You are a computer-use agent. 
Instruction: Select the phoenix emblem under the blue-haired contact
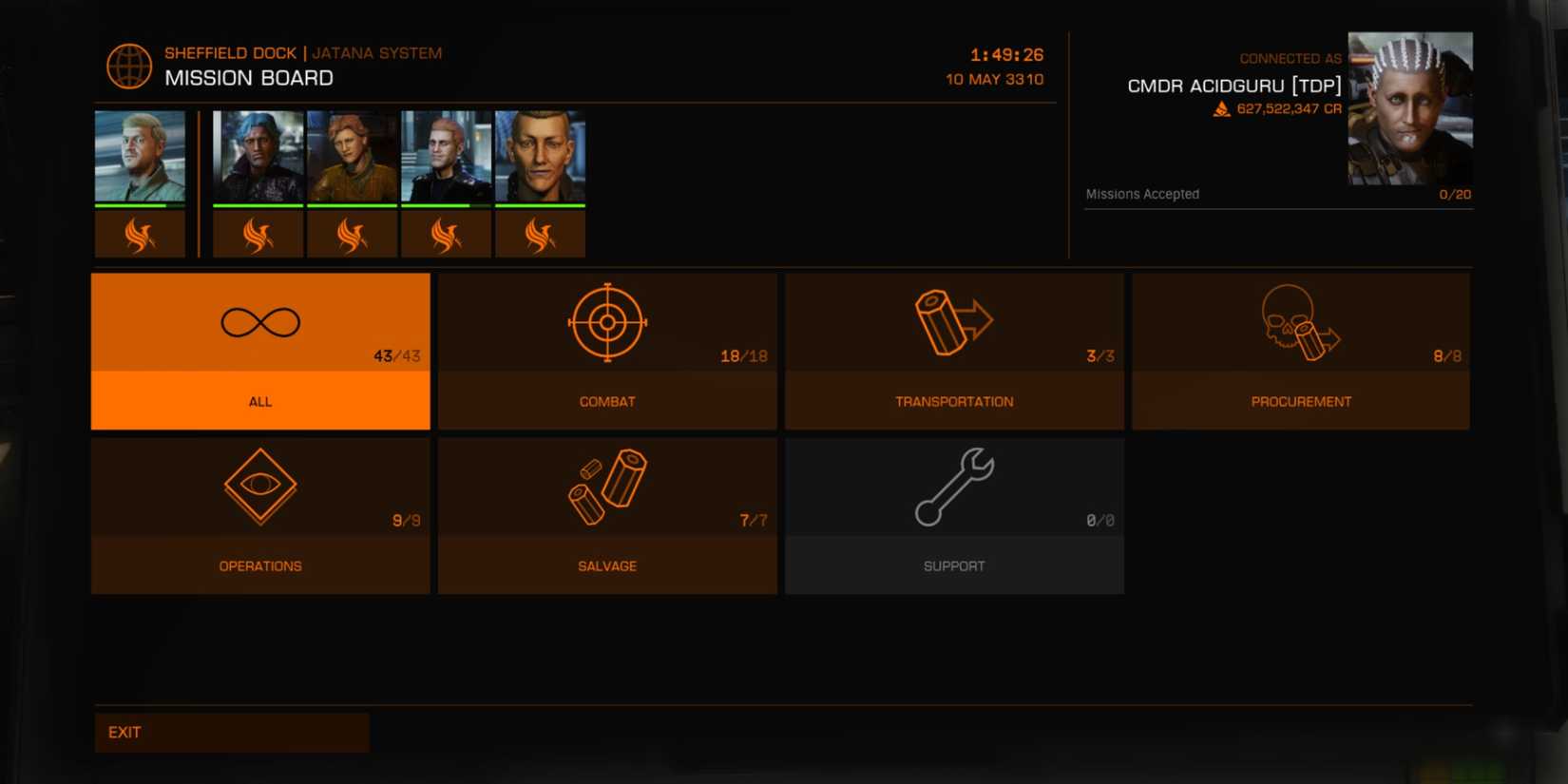[258, 231]
